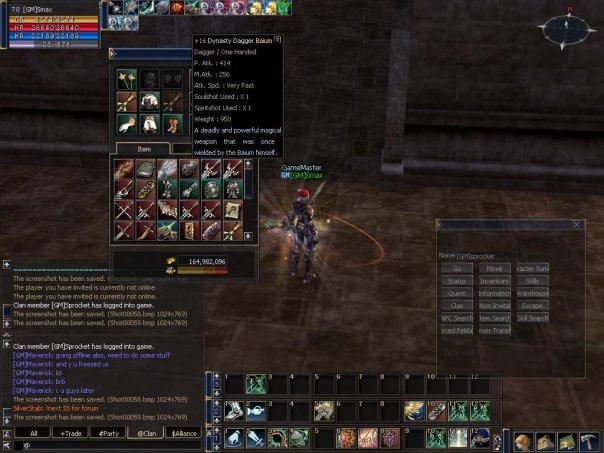Image resolution: width=604 pixels, height=453 pixels.
Task: Open the #Party chat tab
Action: (x=110, y=433)
